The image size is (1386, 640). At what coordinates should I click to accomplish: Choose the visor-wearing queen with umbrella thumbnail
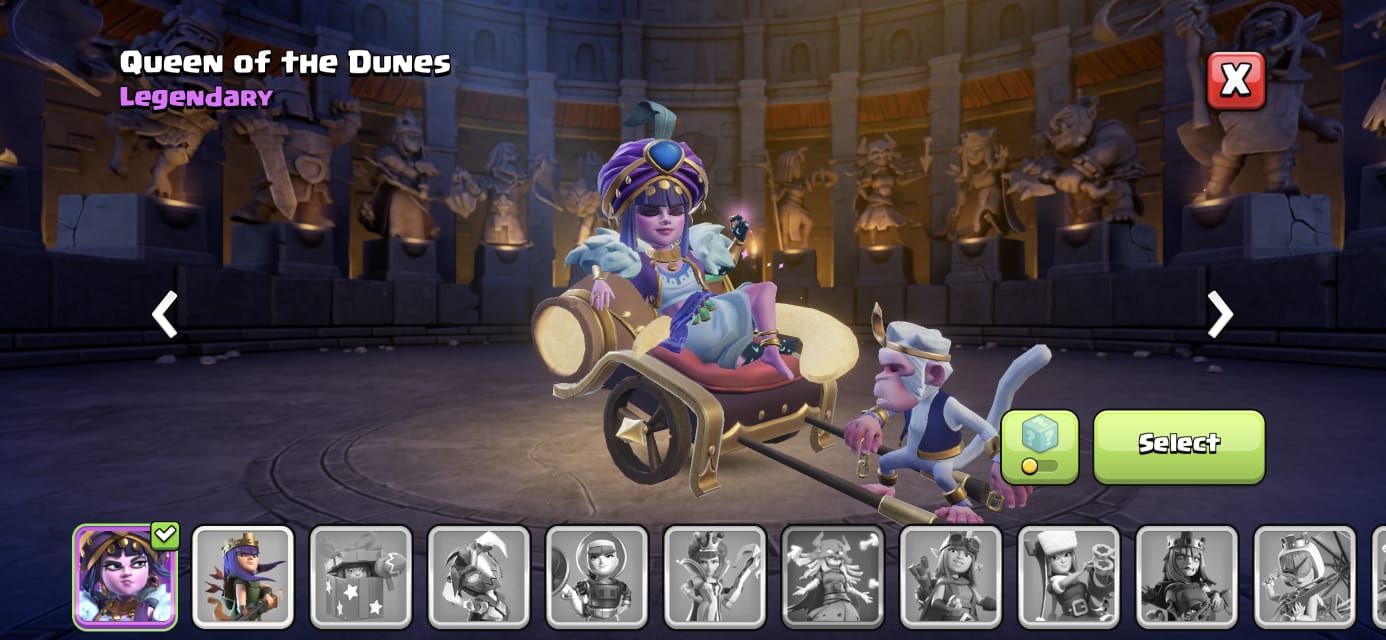[1305, 577]
